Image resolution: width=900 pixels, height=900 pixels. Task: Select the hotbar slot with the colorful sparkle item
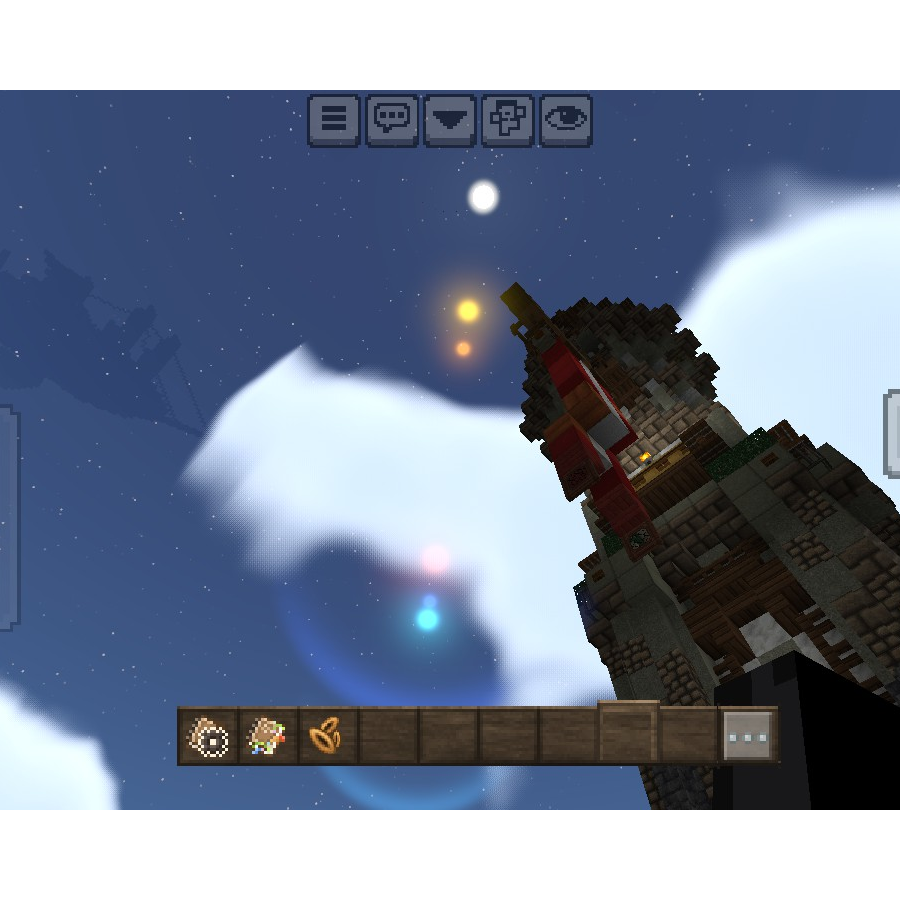coord(268,737)
